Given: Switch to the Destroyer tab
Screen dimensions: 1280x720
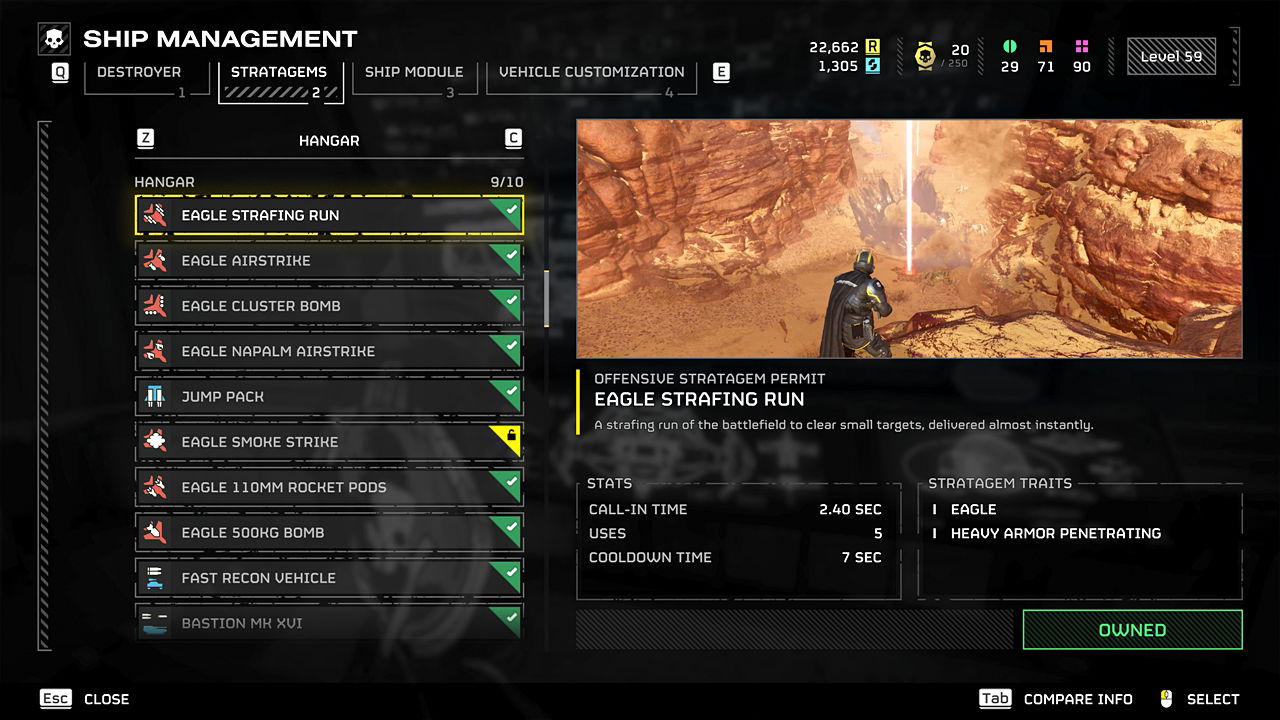Looking at the screenshot, I should (139, 73).
